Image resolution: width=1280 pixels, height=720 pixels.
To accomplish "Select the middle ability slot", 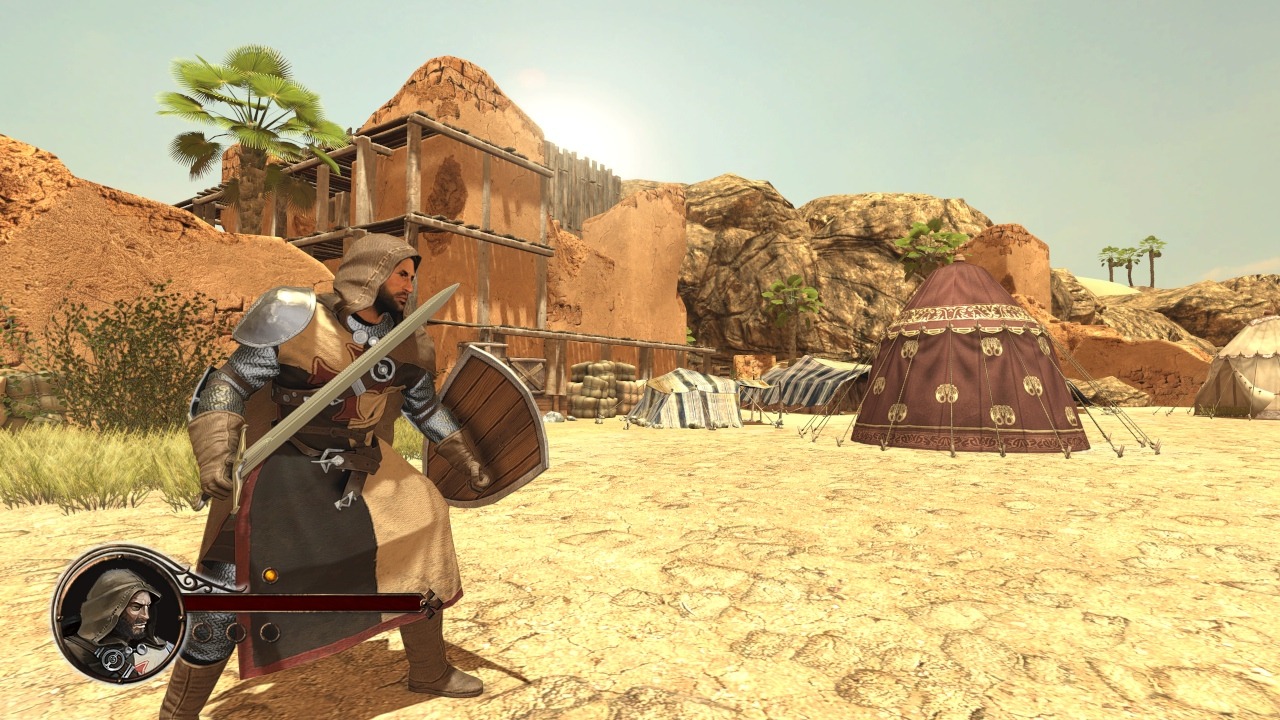I will coord(237,631).
